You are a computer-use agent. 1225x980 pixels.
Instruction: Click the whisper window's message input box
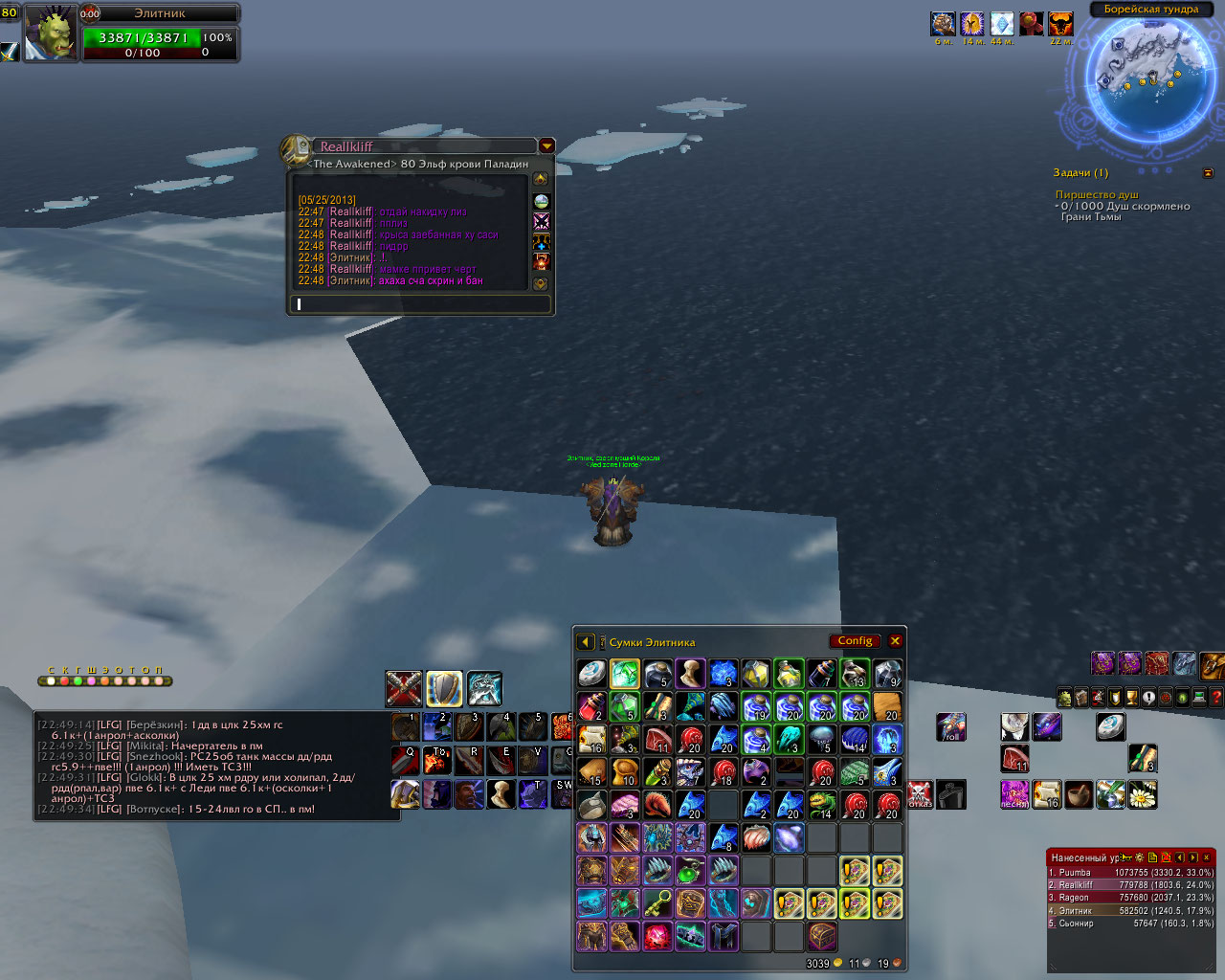421,304
